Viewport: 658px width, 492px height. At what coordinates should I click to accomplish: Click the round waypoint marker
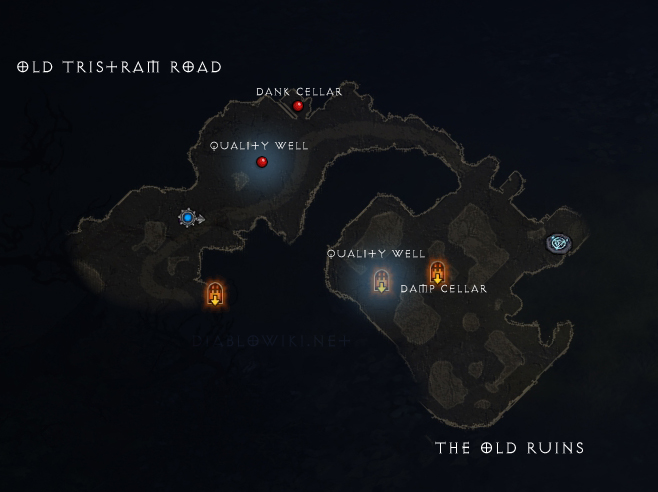(x=557, y=242)
